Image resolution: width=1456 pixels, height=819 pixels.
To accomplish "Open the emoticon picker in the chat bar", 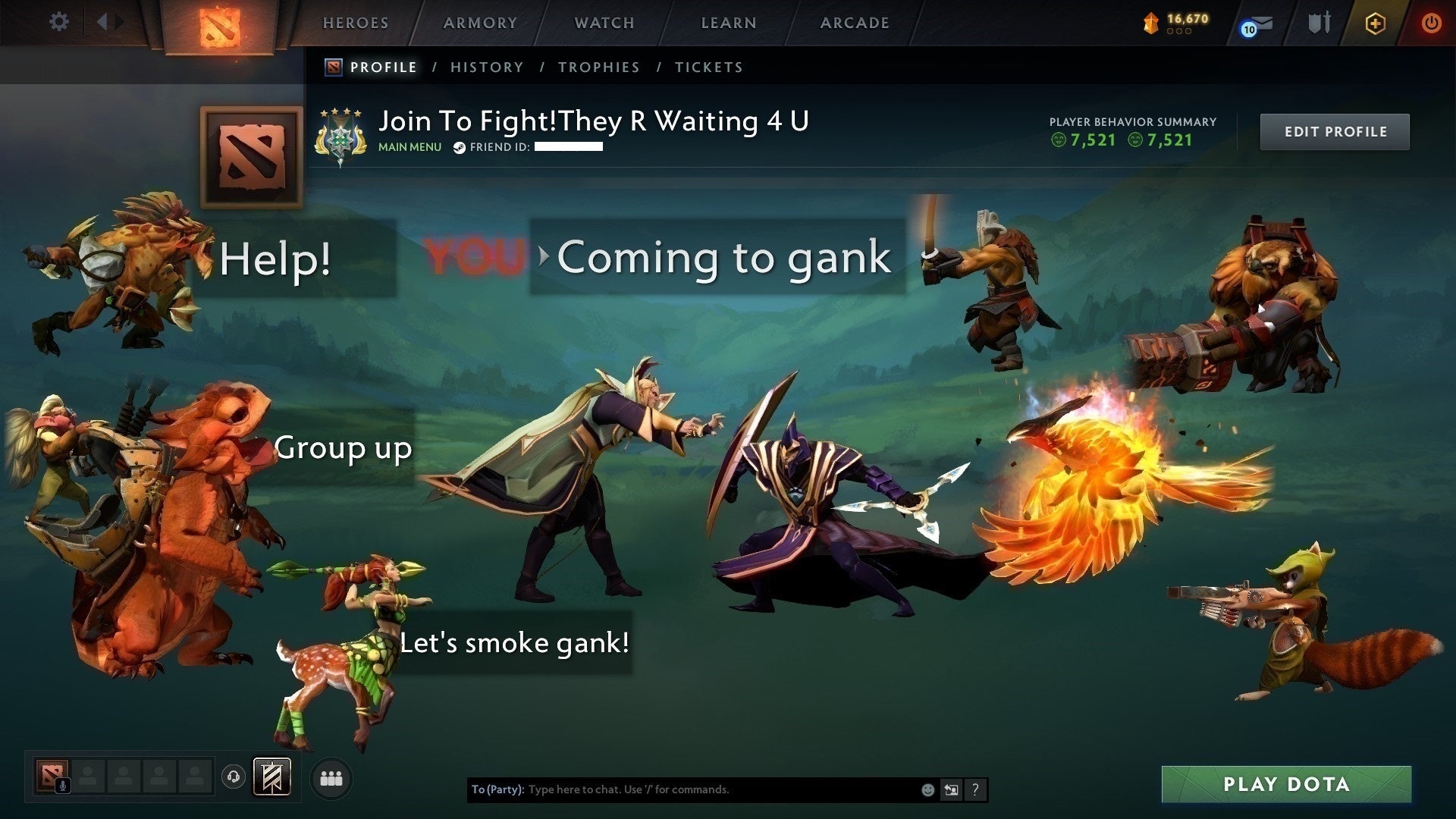I will (x=927, y=789).
